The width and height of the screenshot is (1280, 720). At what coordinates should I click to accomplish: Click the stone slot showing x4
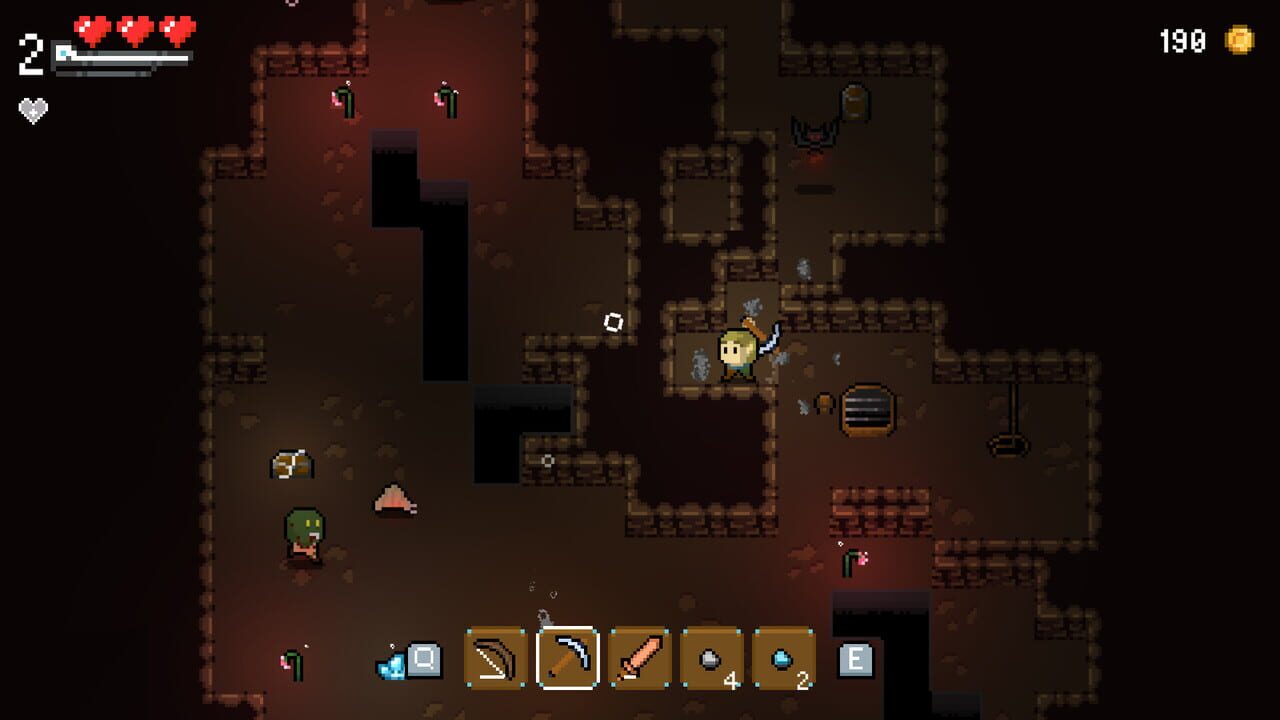pyautogui.click(x=711, y=660)
